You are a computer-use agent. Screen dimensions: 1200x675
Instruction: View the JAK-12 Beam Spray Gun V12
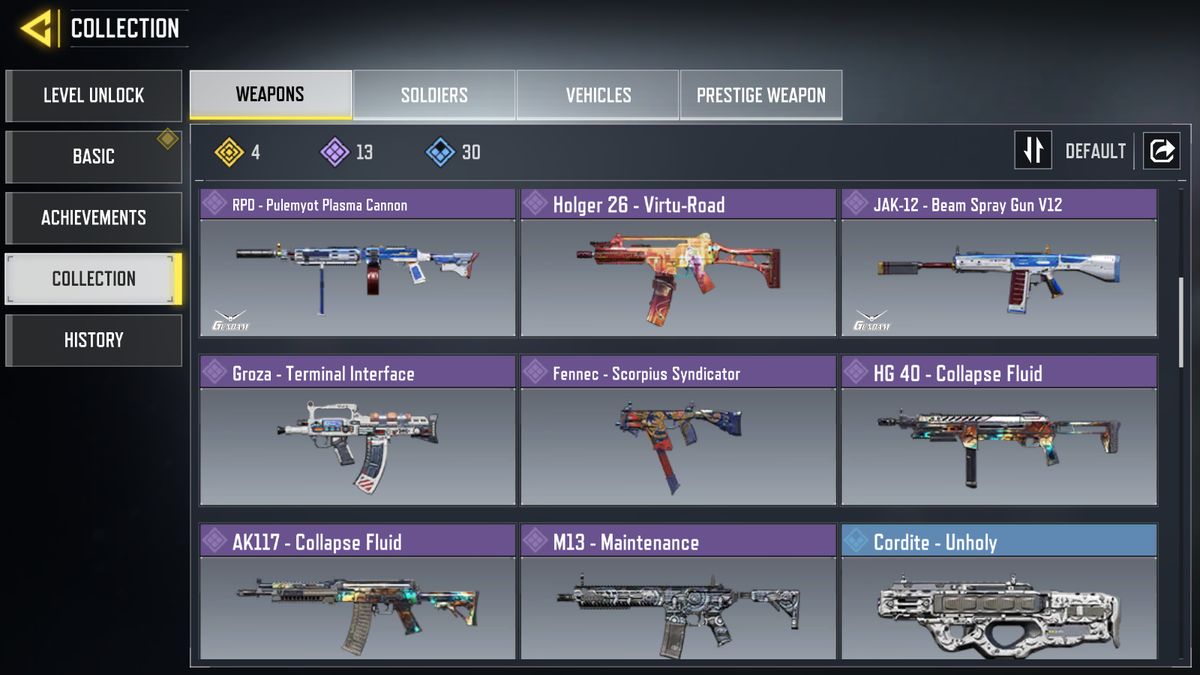click(x=998, y=263)
